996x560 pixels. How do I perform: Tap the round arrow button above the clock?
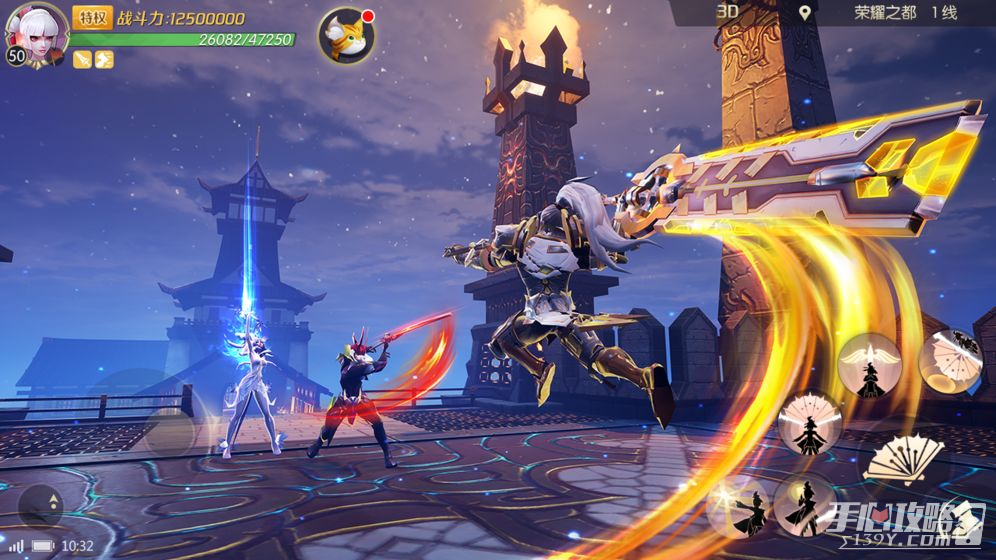click(x=40, y=506)
